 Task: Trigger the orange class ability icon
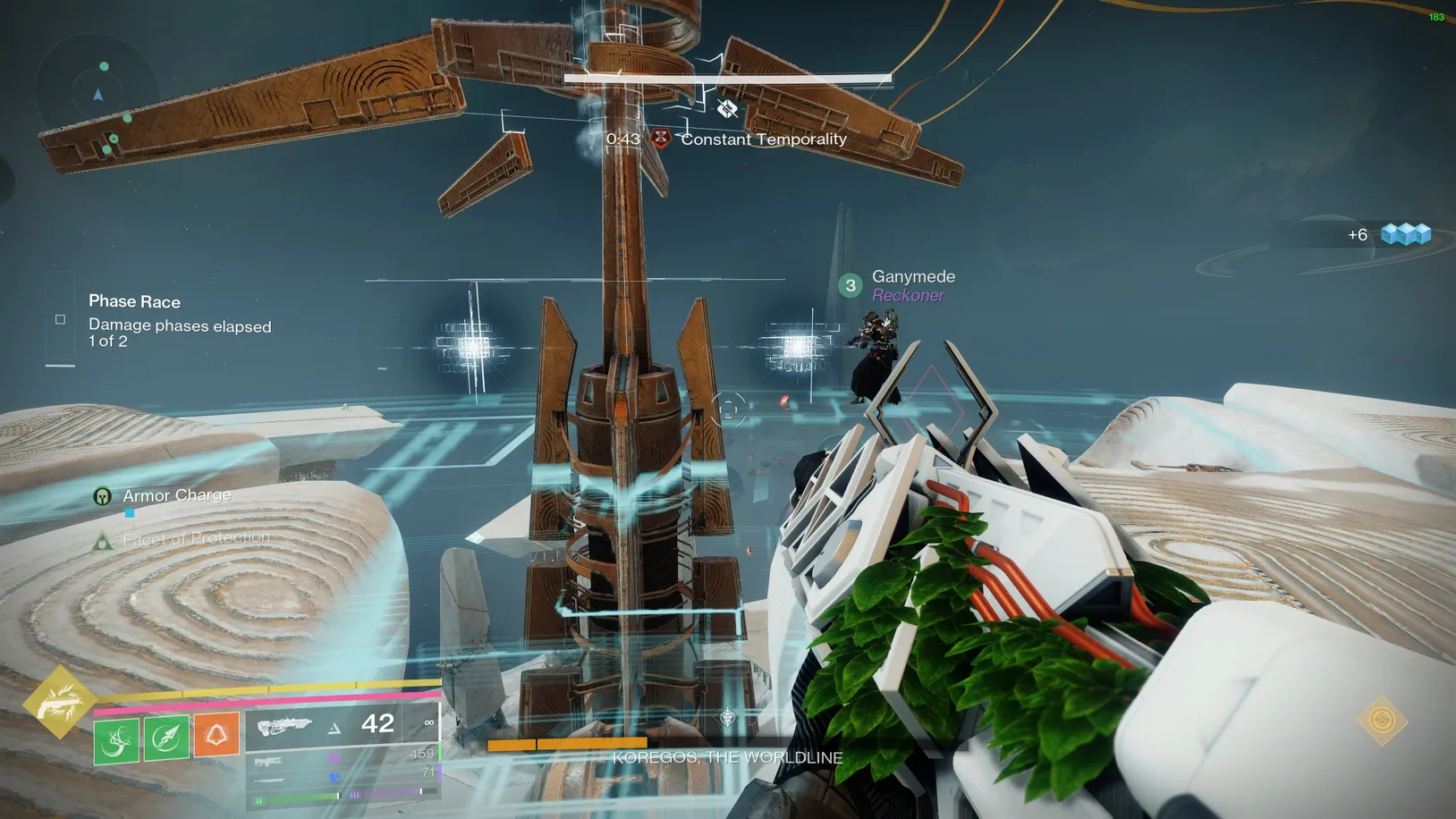tap(216, 736)
